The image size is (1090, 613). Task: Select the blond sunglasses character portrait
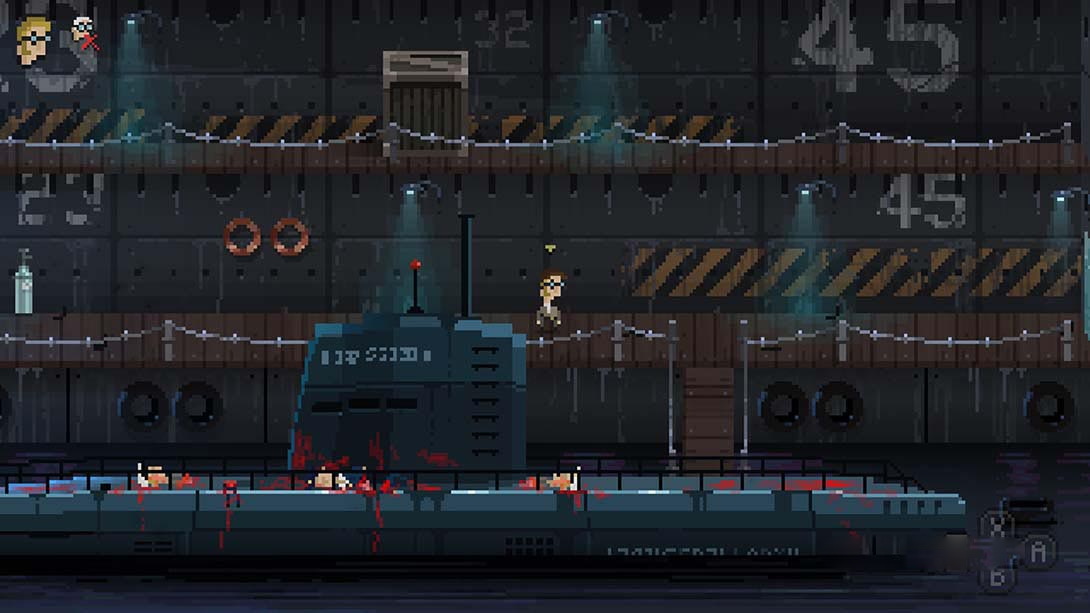(x=33, y=40)
